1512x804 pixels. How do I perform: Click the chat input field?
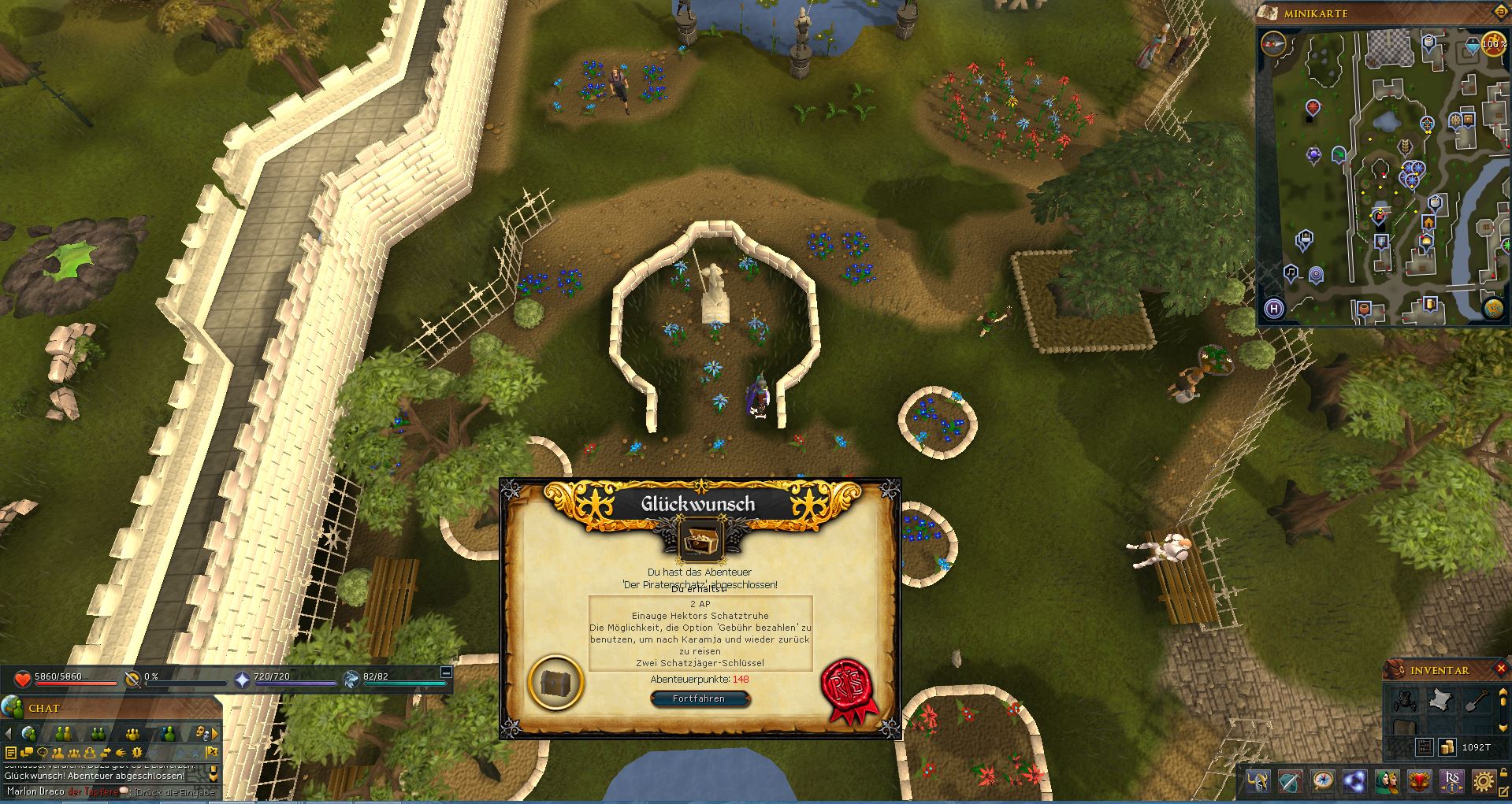pos(110,791)
